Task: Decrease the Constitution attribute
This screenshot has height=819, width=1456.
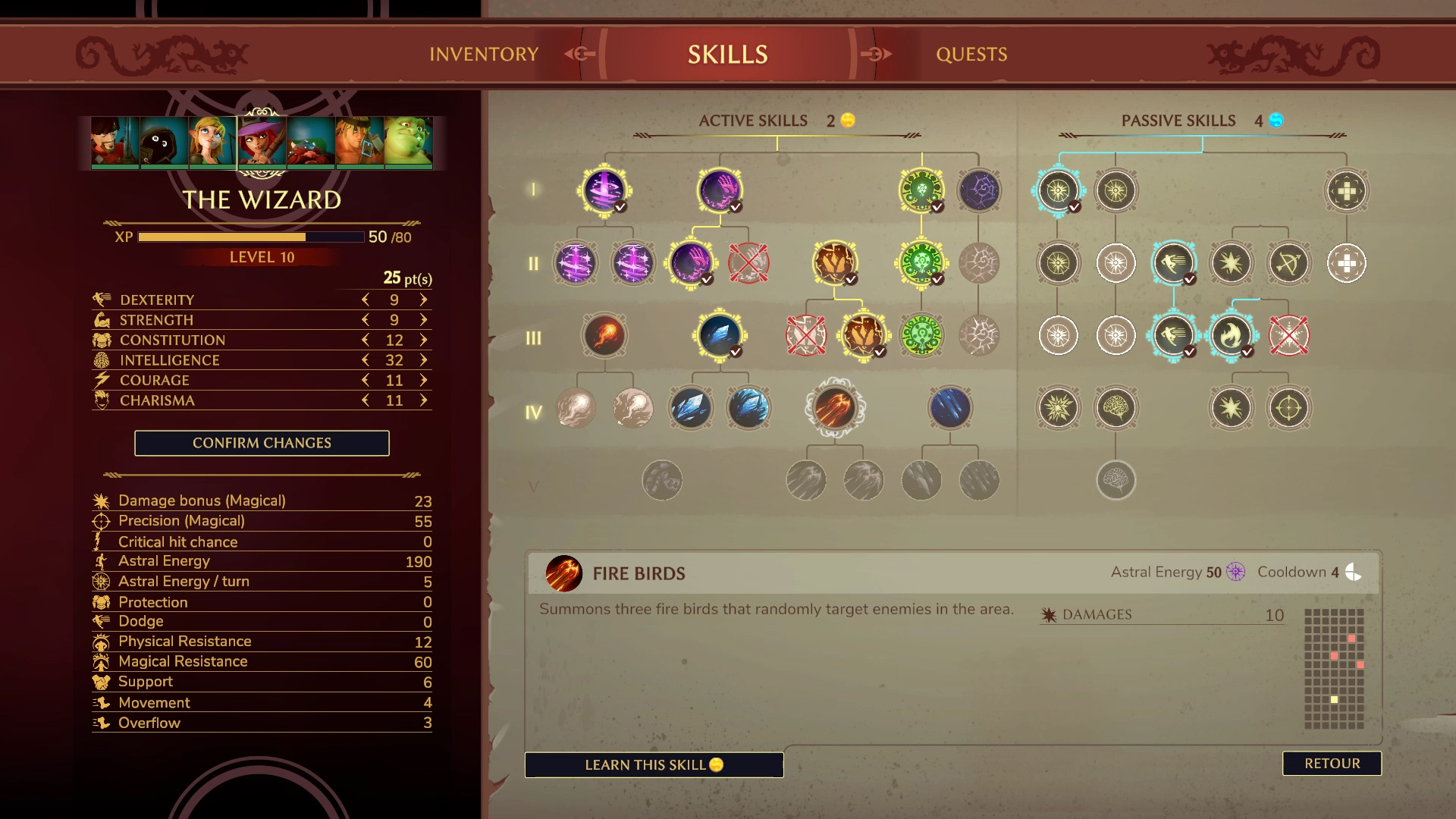Action: 366,340
